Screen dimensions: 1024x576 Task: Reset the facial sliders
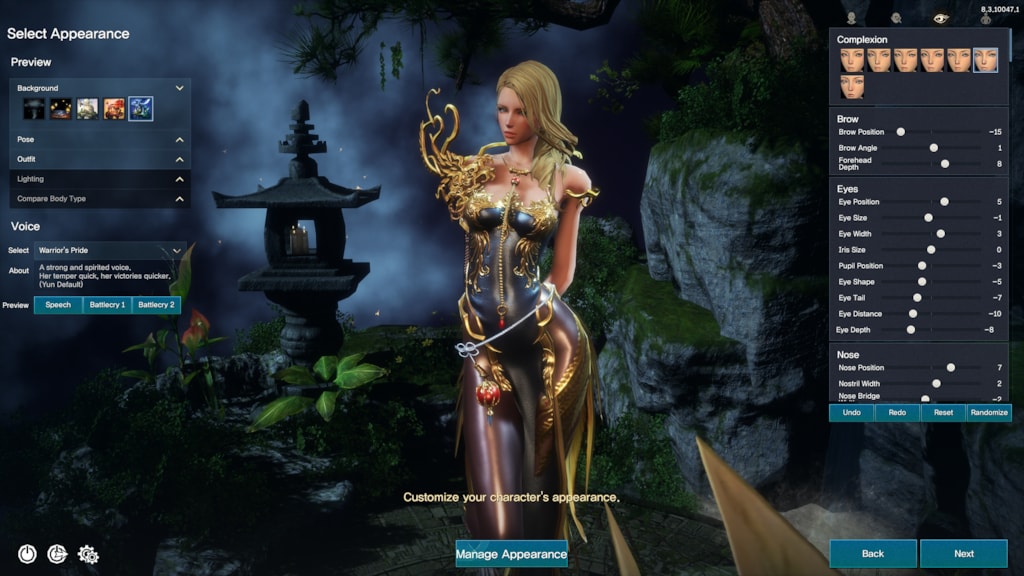[x=943, y=412]
